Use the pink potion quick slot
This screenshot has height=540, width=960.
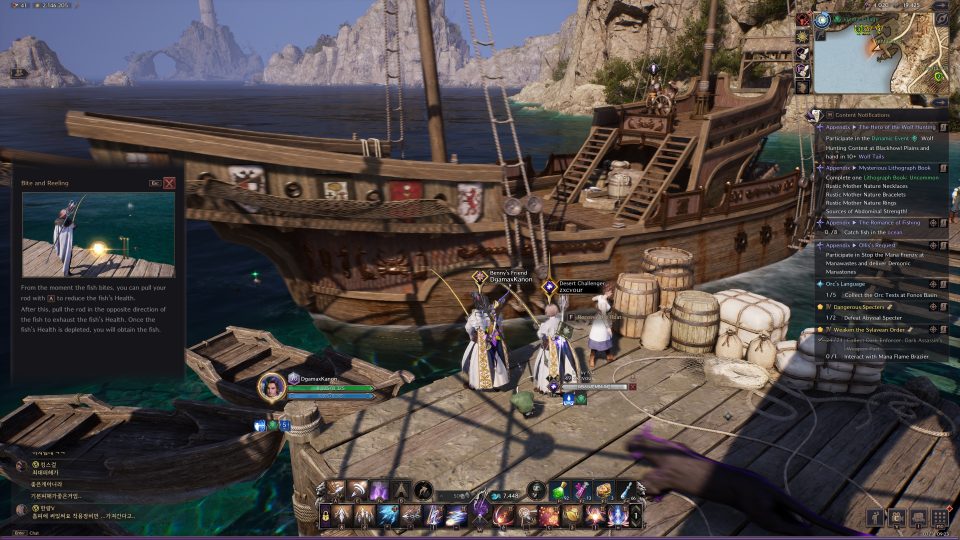coord(584,490)
